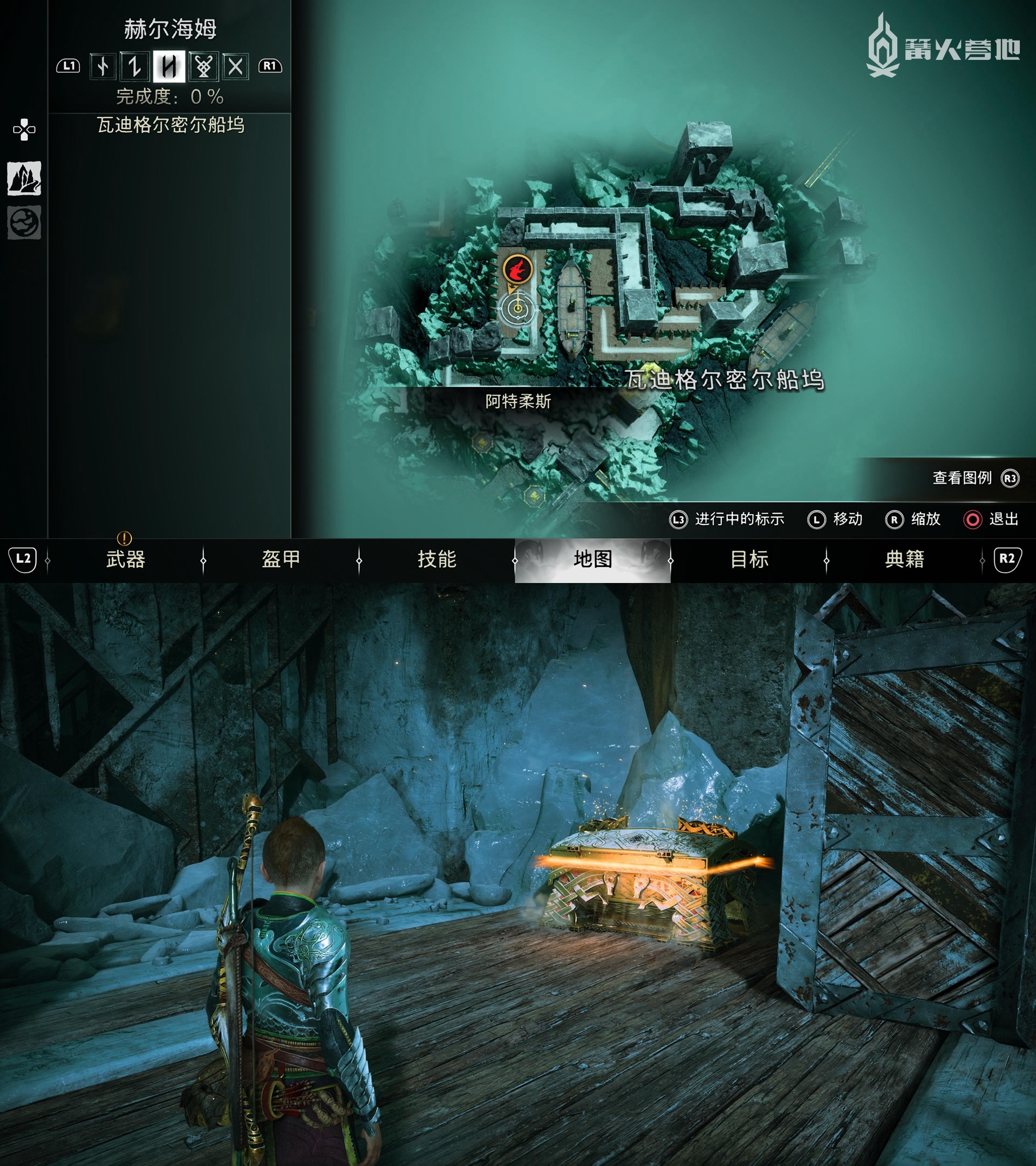Select the highlighted 地图 tab
The image size is (1036, 1166).
point(592,560)
